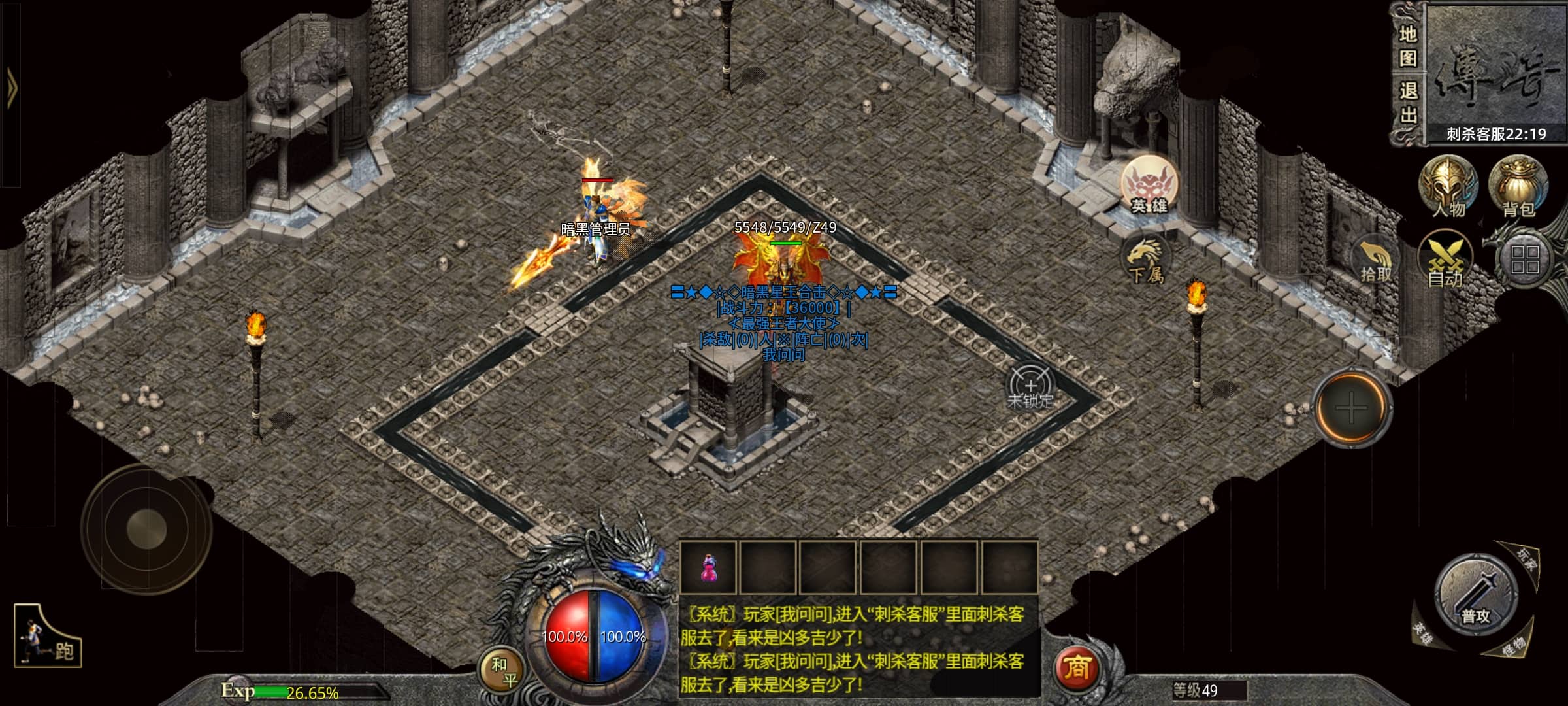Exit using the 退出 button
Image resolution: width=1568 pixels, height=706 pixels.
[1408, 103]
